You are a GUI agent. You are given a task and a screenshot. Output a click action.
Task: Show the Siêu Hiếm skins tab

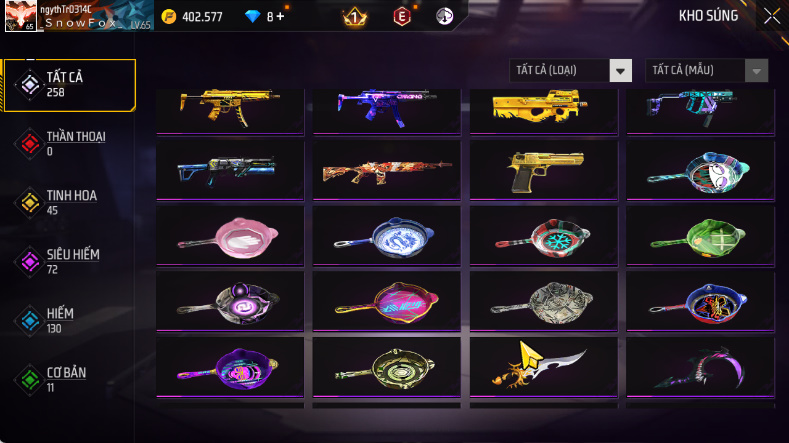pyautogui.click(x=70, y=261)
